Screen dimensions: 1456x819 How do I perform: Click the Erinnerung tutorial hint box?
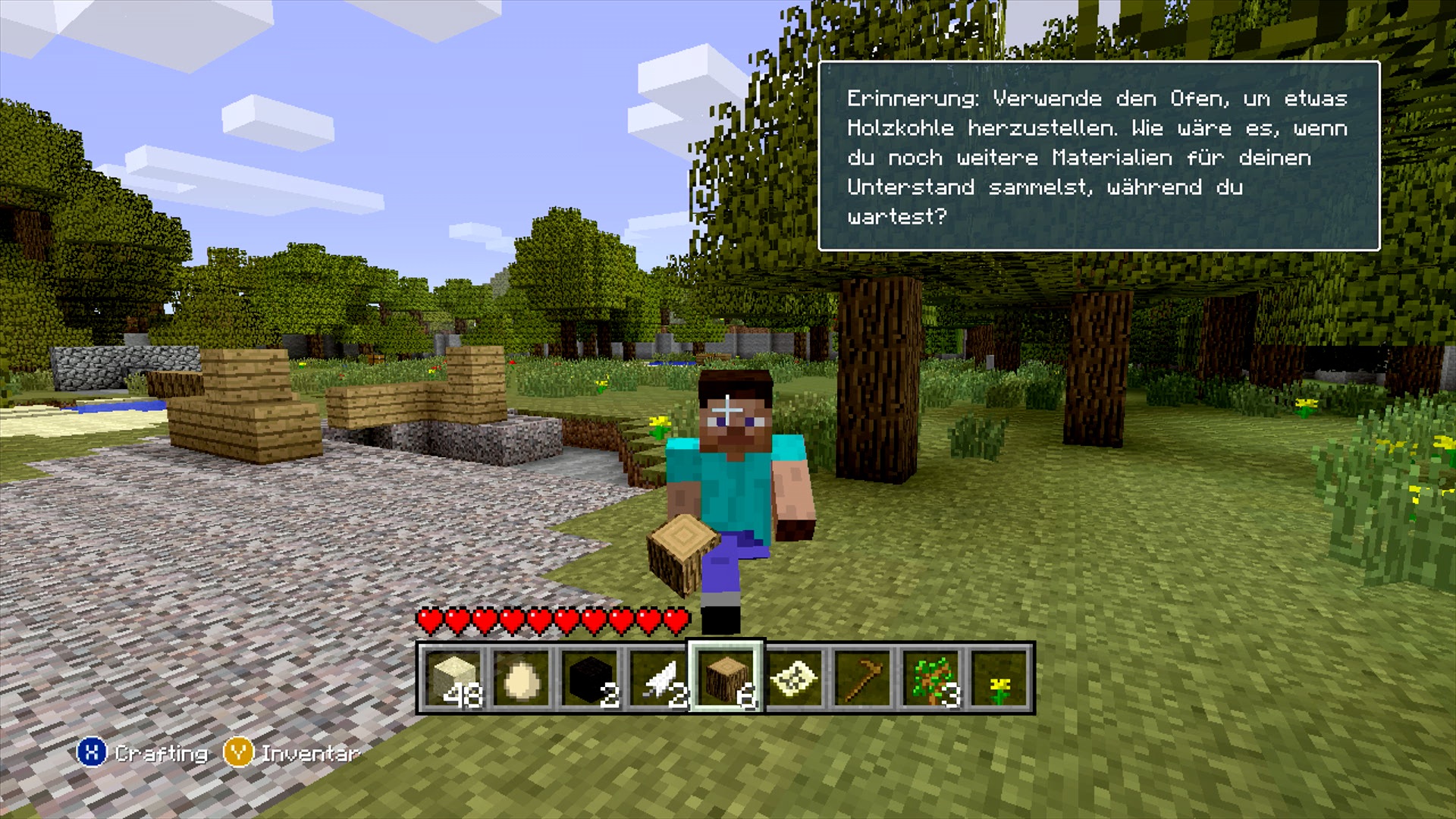[1098, 156]
